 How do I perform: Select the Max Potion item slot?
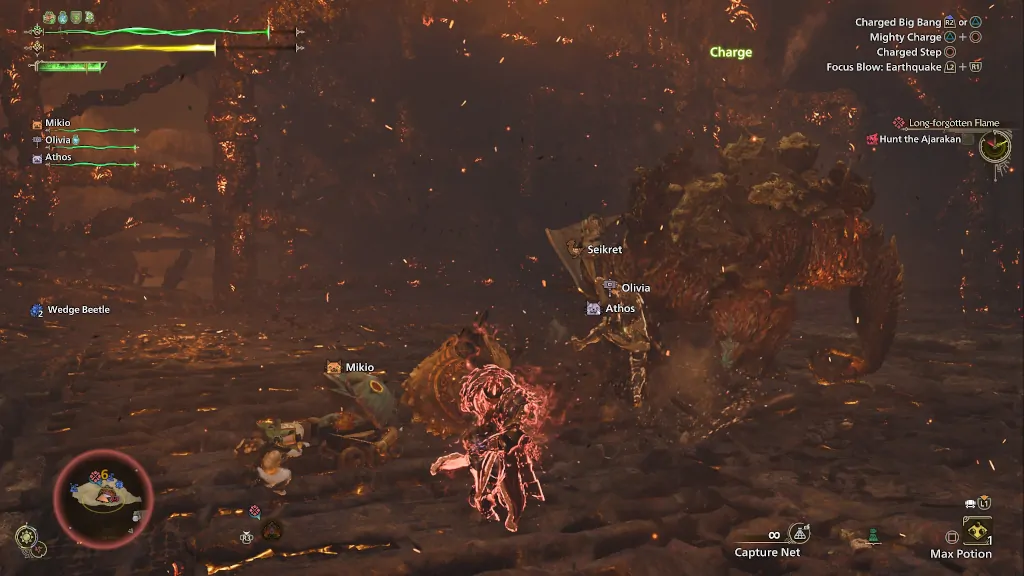click(x=976, y=530)
